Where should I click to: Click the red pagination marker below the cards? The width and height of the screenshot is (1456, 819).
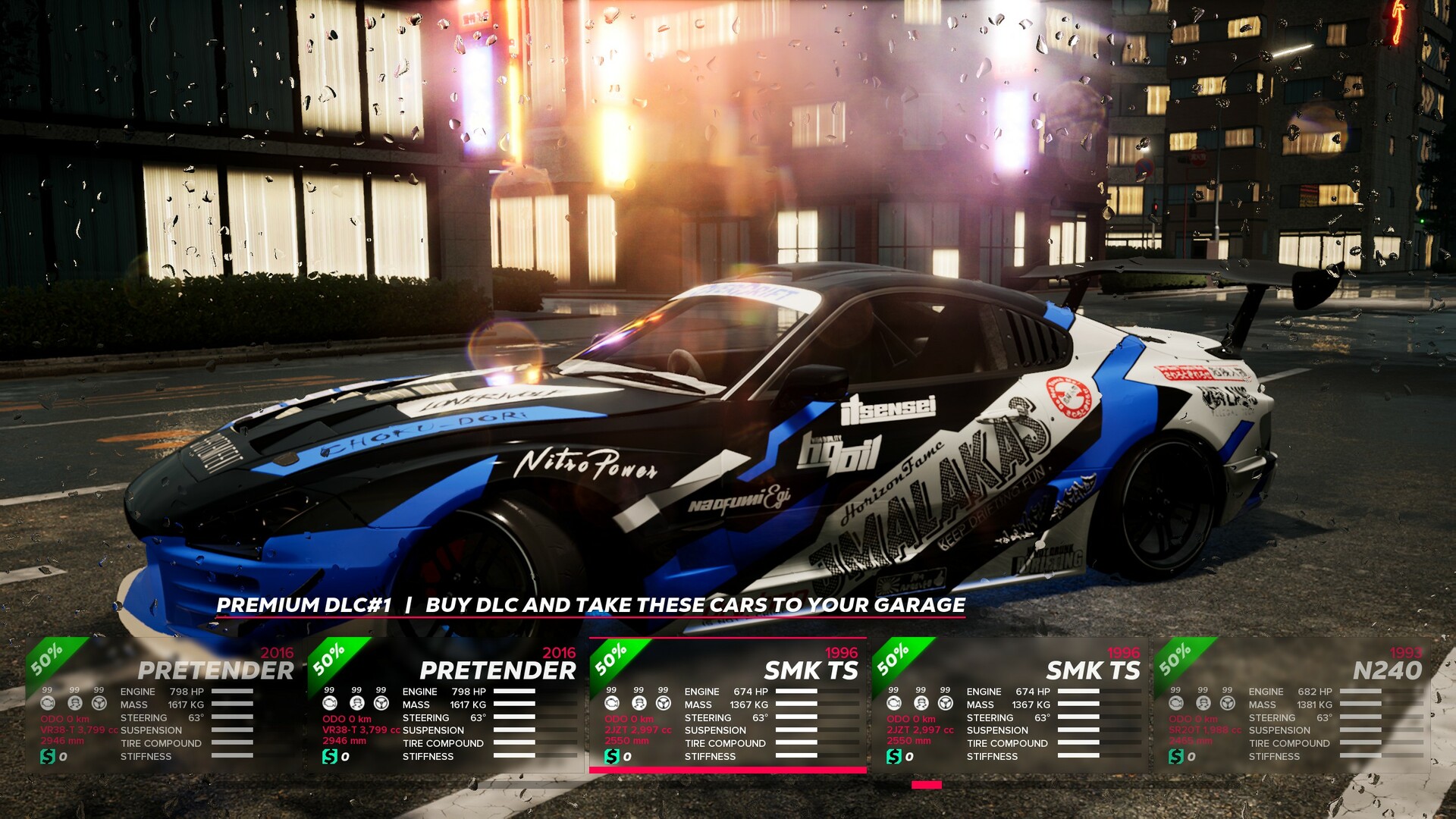pos(926,786)
